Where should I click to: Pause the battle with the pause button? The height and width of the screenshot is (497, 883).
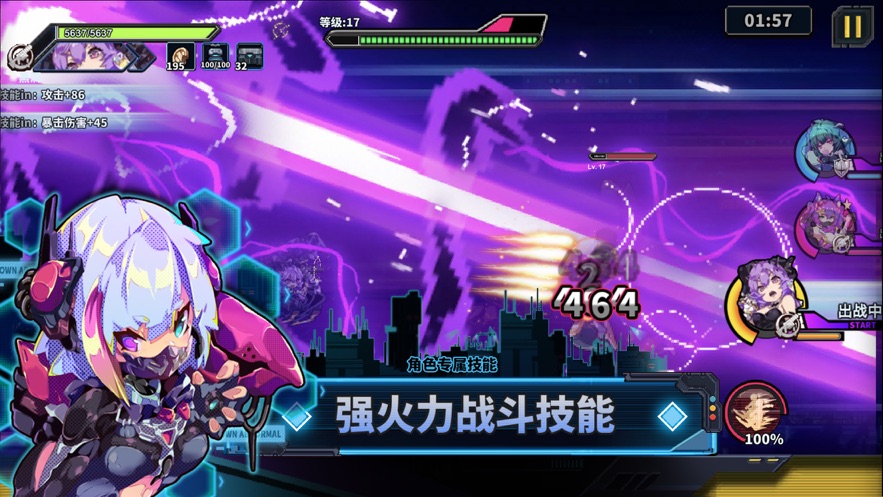[x=852, y=26]
